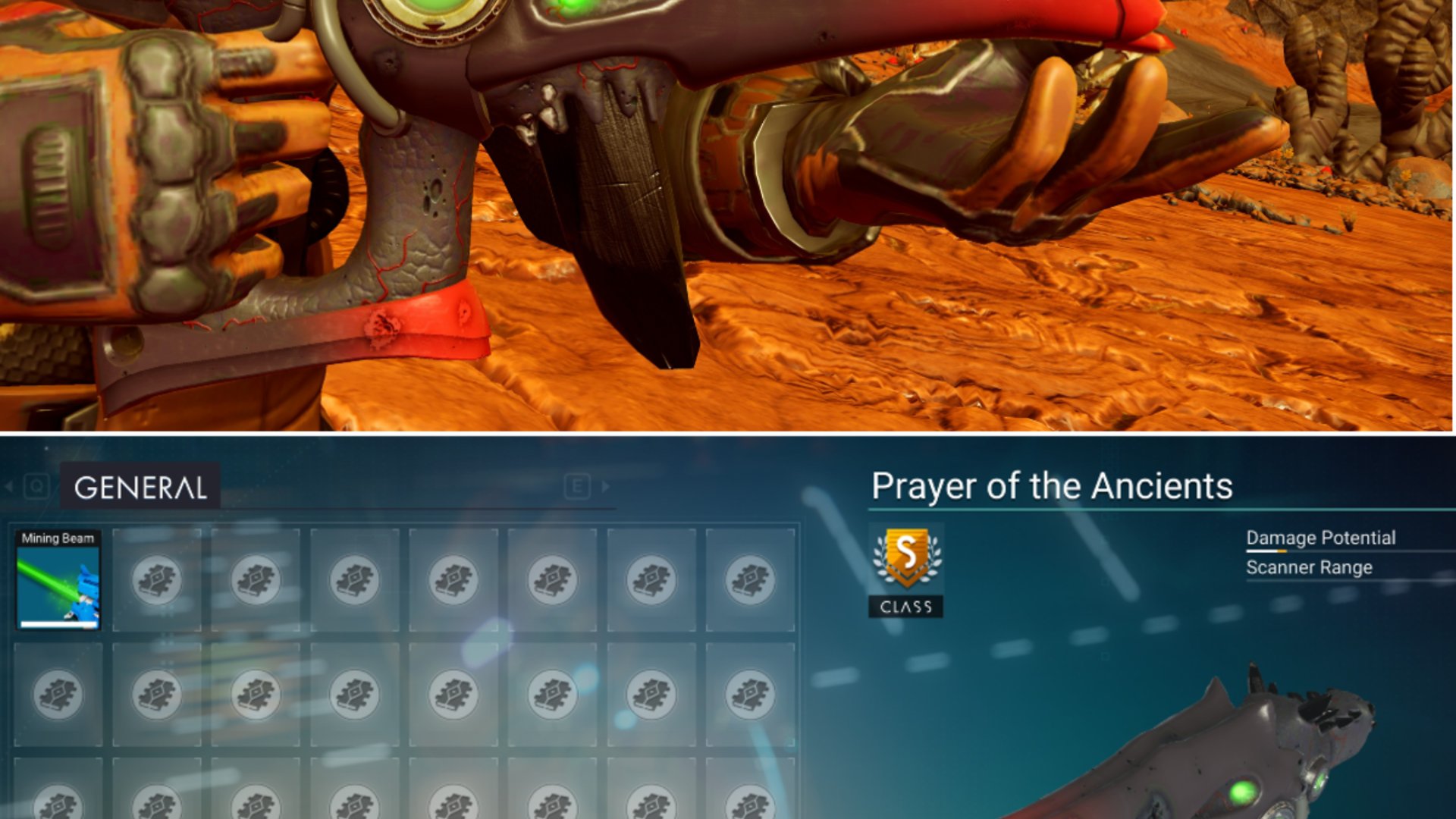Screen dimensions: 1456x819
Task: Click the Prayer of the Ancients title
Action: tap(1052, 486)
